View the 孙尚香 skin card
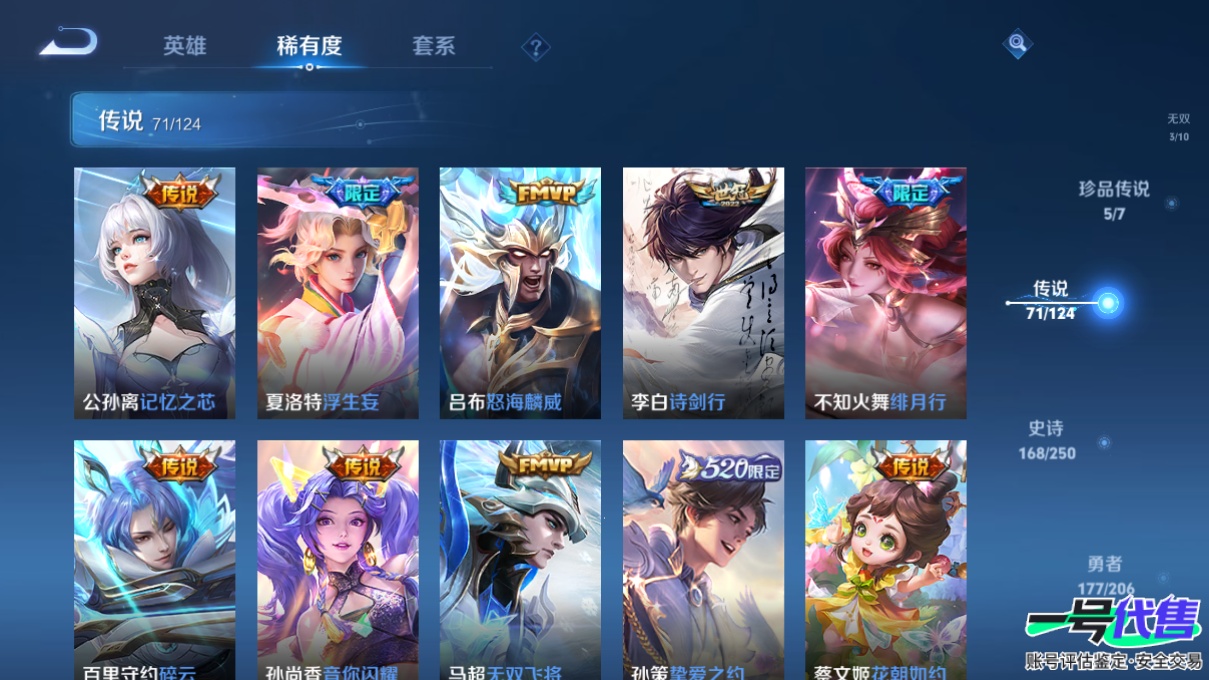Screen dimensions: 1209x680 click(x=338, y=560)
